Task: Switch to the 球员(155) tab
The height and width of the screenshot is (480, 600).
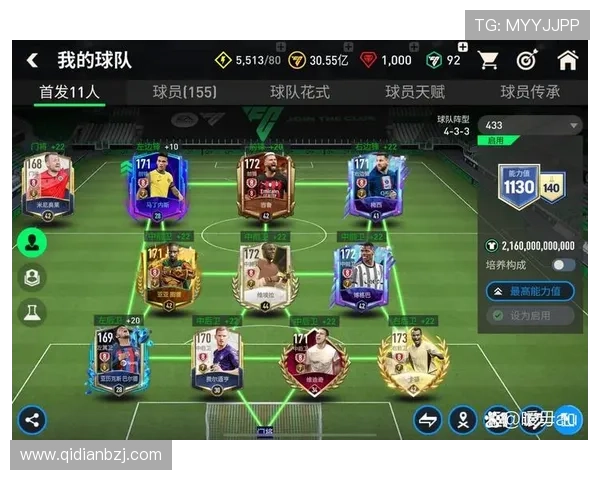Action: point(184,92)
